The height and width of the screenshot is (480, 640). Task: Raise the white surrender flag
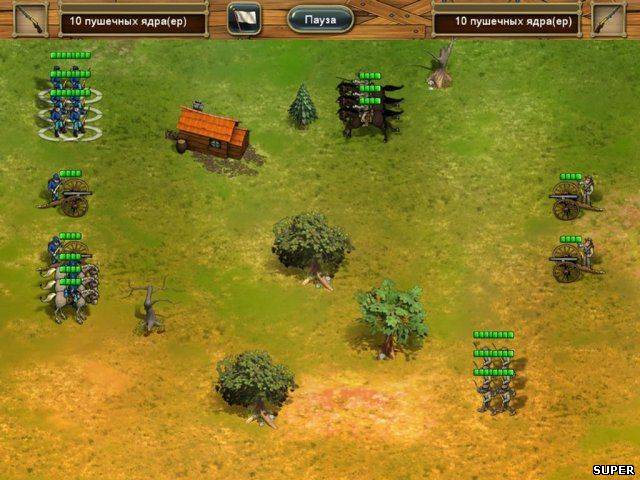[243, 18]
